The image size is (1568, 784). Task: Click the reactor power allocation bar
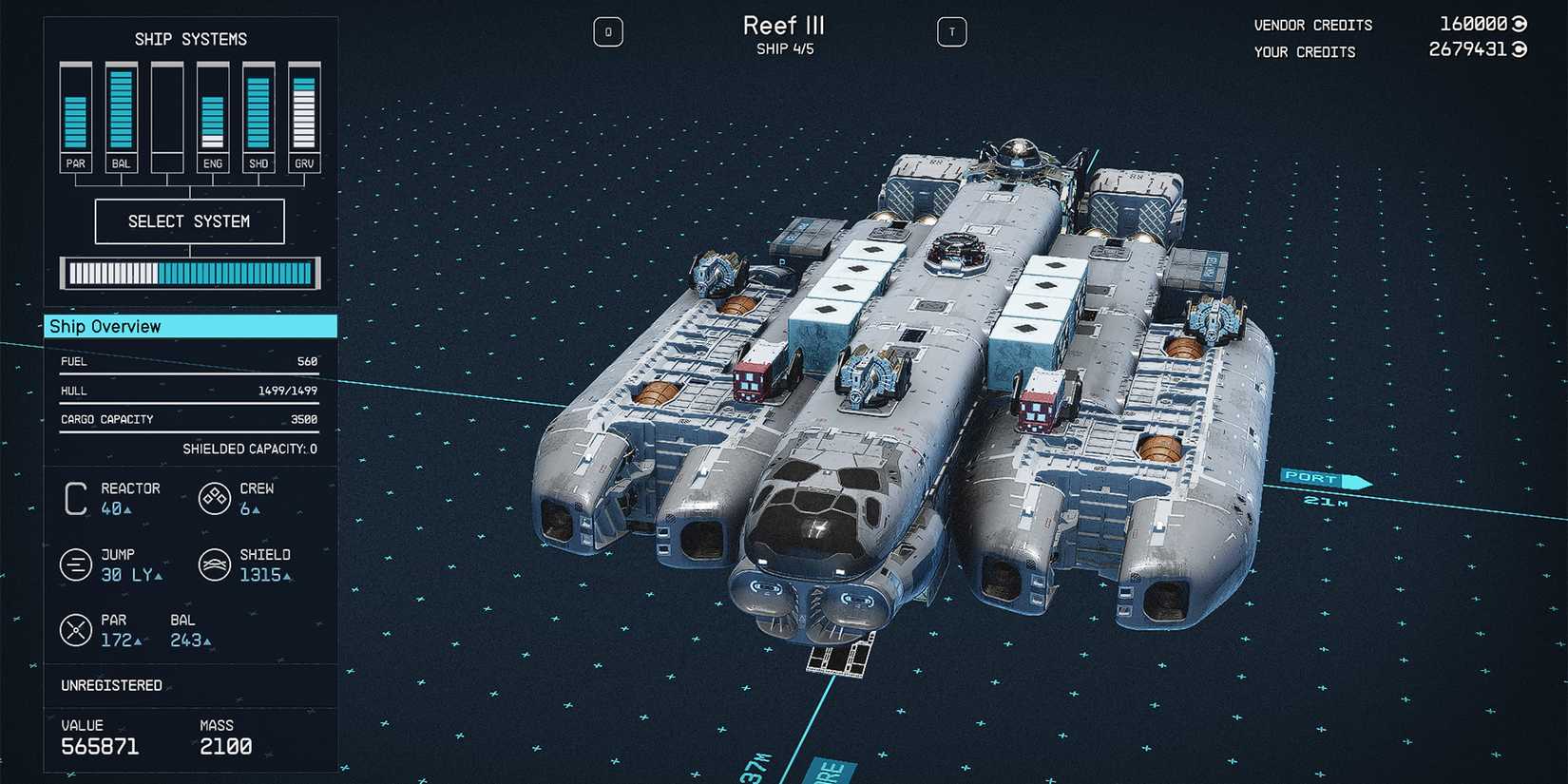(x=188, y=274)
